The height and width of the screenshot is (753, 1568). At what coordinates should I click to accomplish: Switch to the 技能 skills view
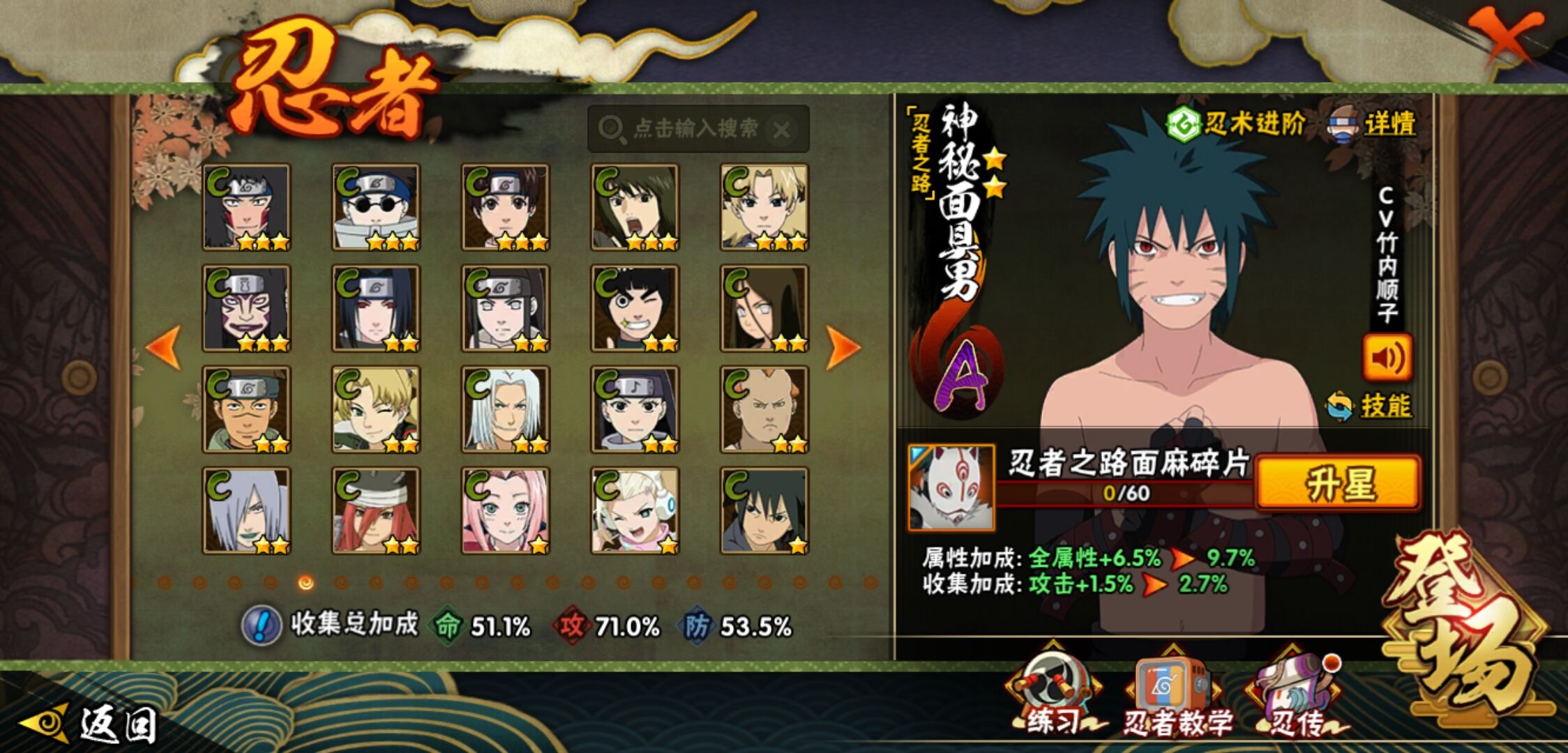click(x=1370, y=406)
